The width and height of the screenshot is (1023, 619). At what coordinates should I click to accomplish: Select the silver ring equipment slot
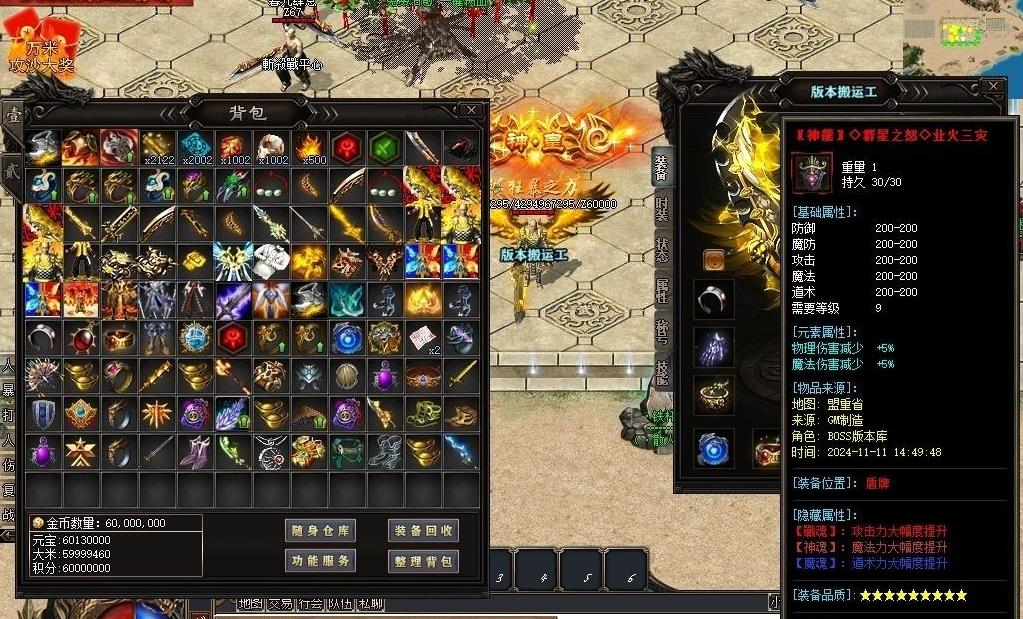714,299
